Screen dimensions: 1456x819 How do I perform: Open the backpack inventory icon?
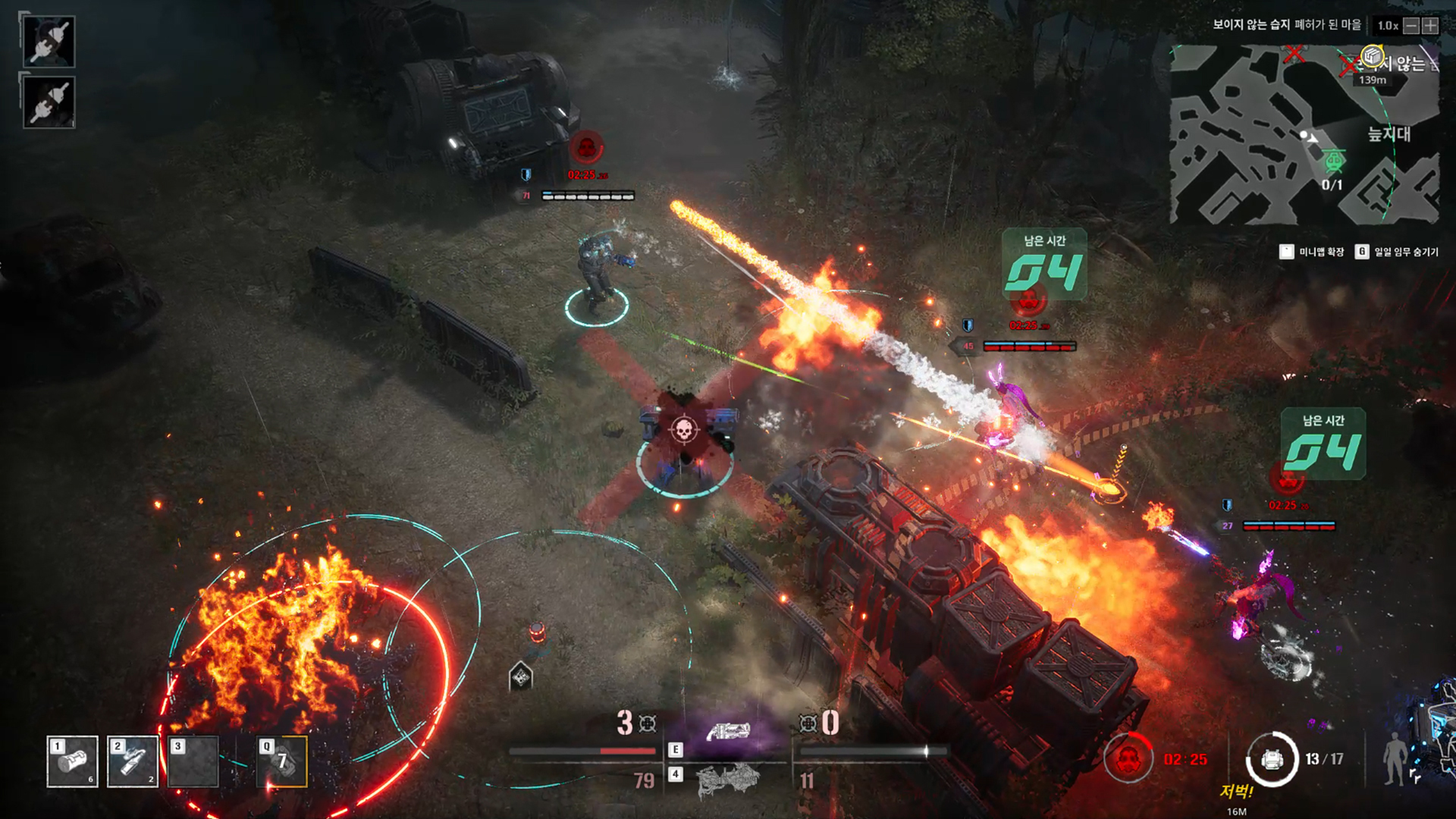(x=1272, y=759)
